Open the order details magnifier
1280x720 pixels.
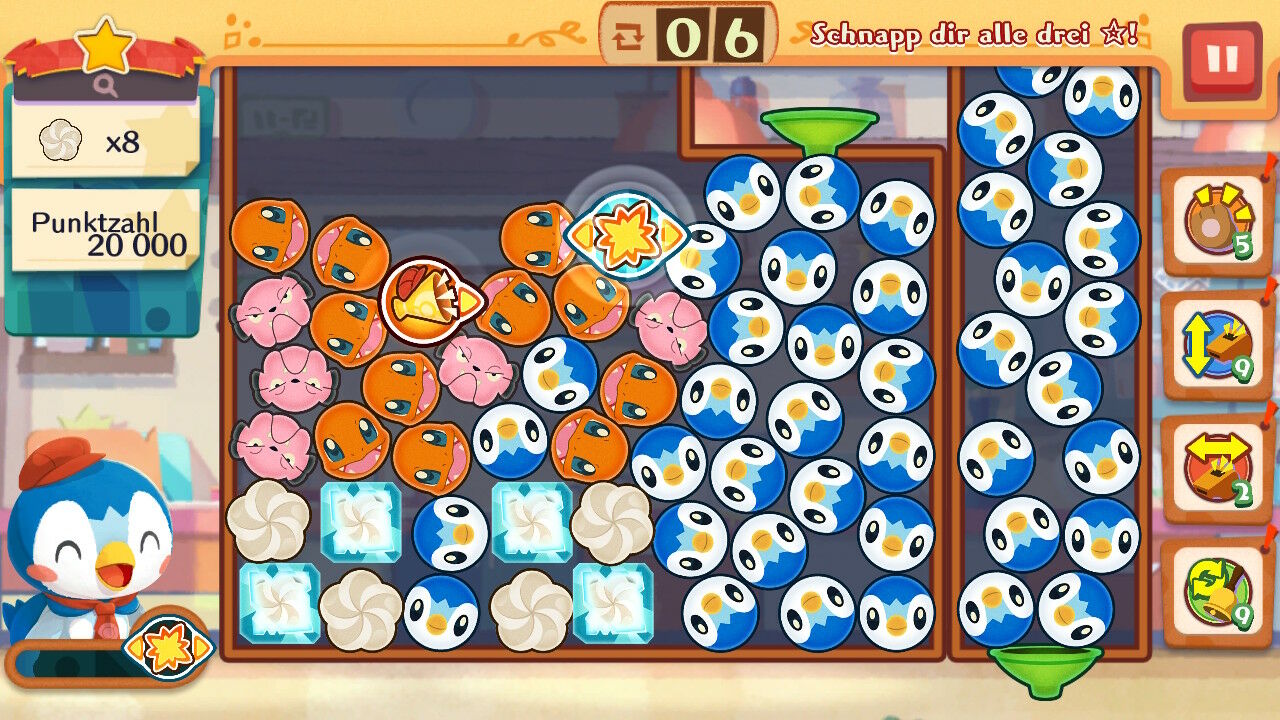click(x=106, y=87)
